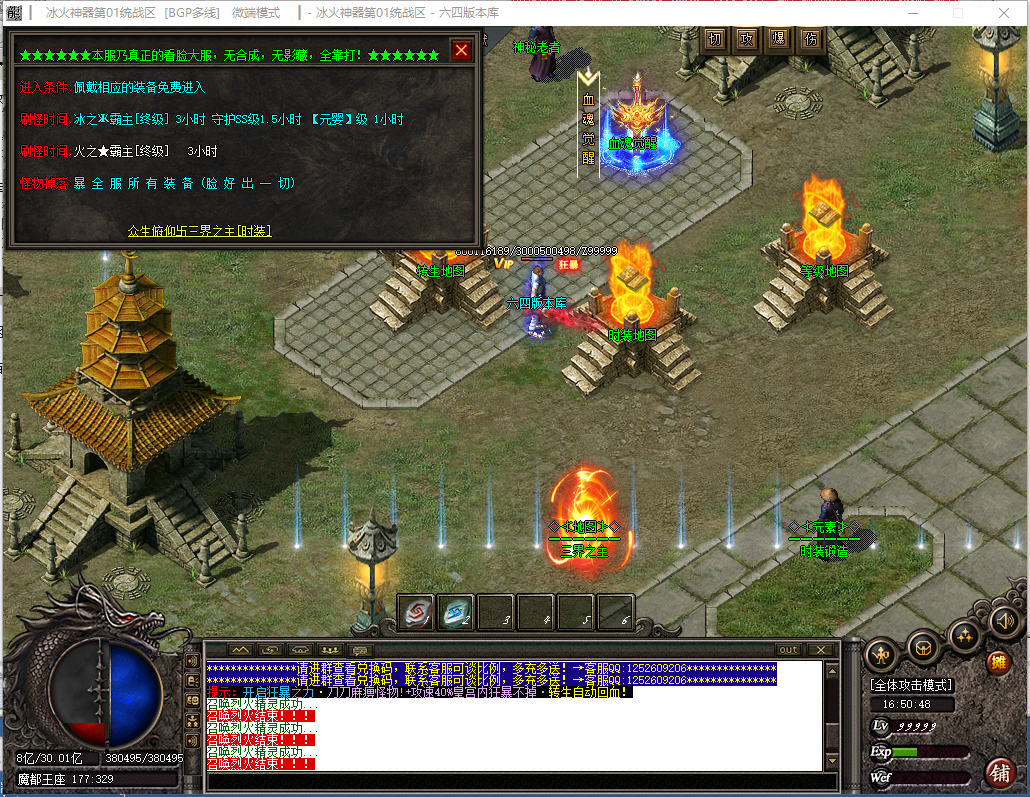Activate the red swirl skill in hotbar slot 1
1030x797 pixels.
[x=416, y=612]
